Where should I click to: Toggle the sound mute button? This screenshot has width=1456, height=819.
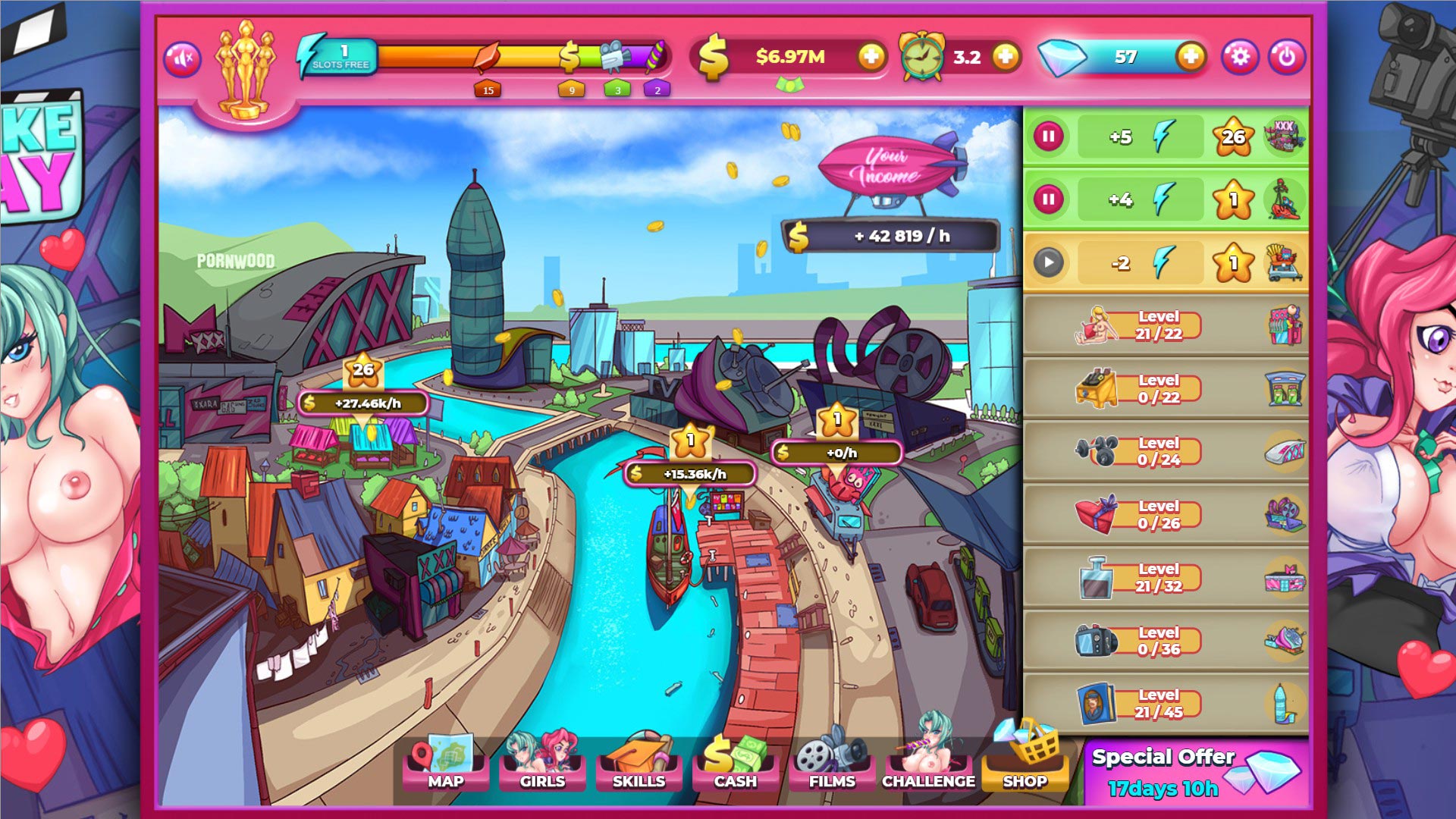tap(182, 58)
